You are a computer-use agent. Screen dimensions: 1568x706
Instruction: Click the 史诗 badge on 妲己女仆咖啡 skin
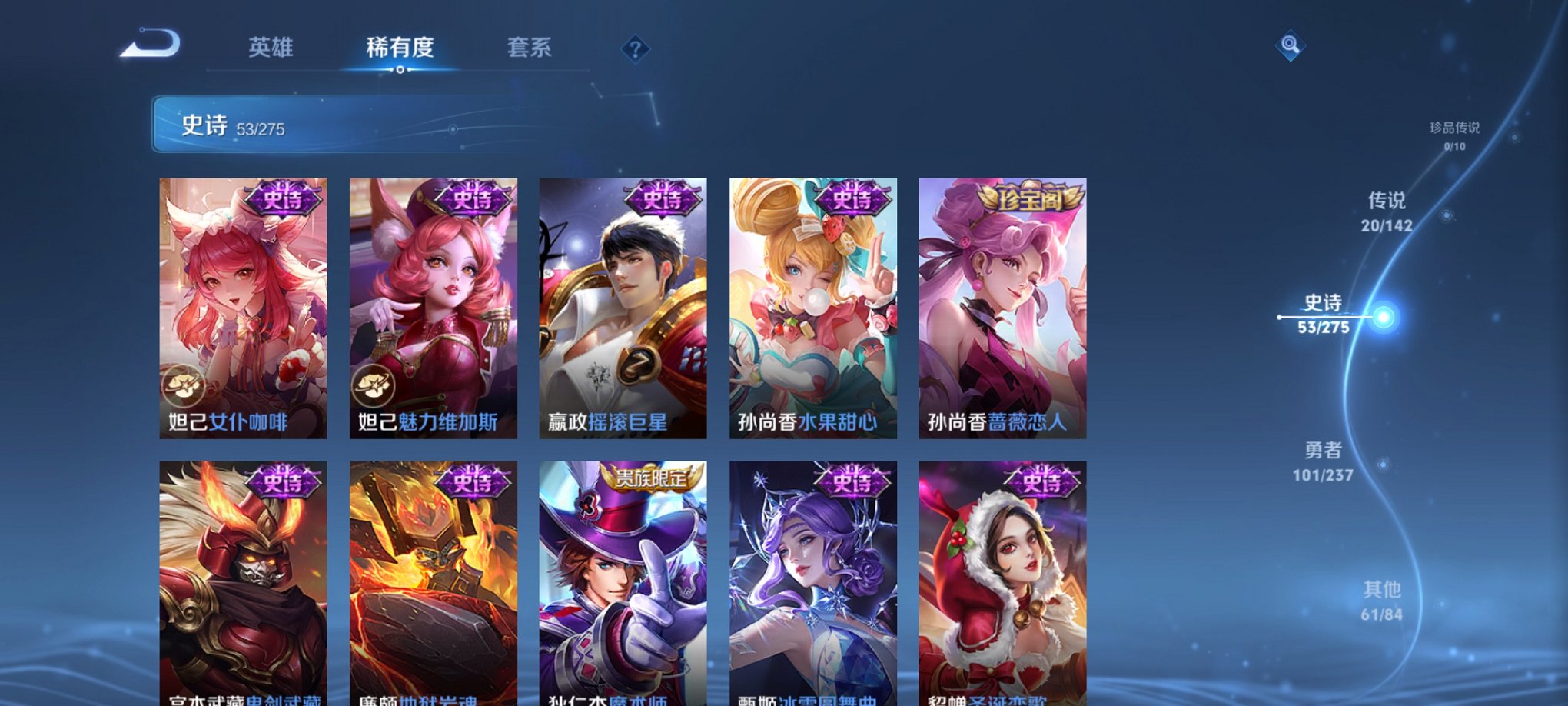[x=284, y=199]
